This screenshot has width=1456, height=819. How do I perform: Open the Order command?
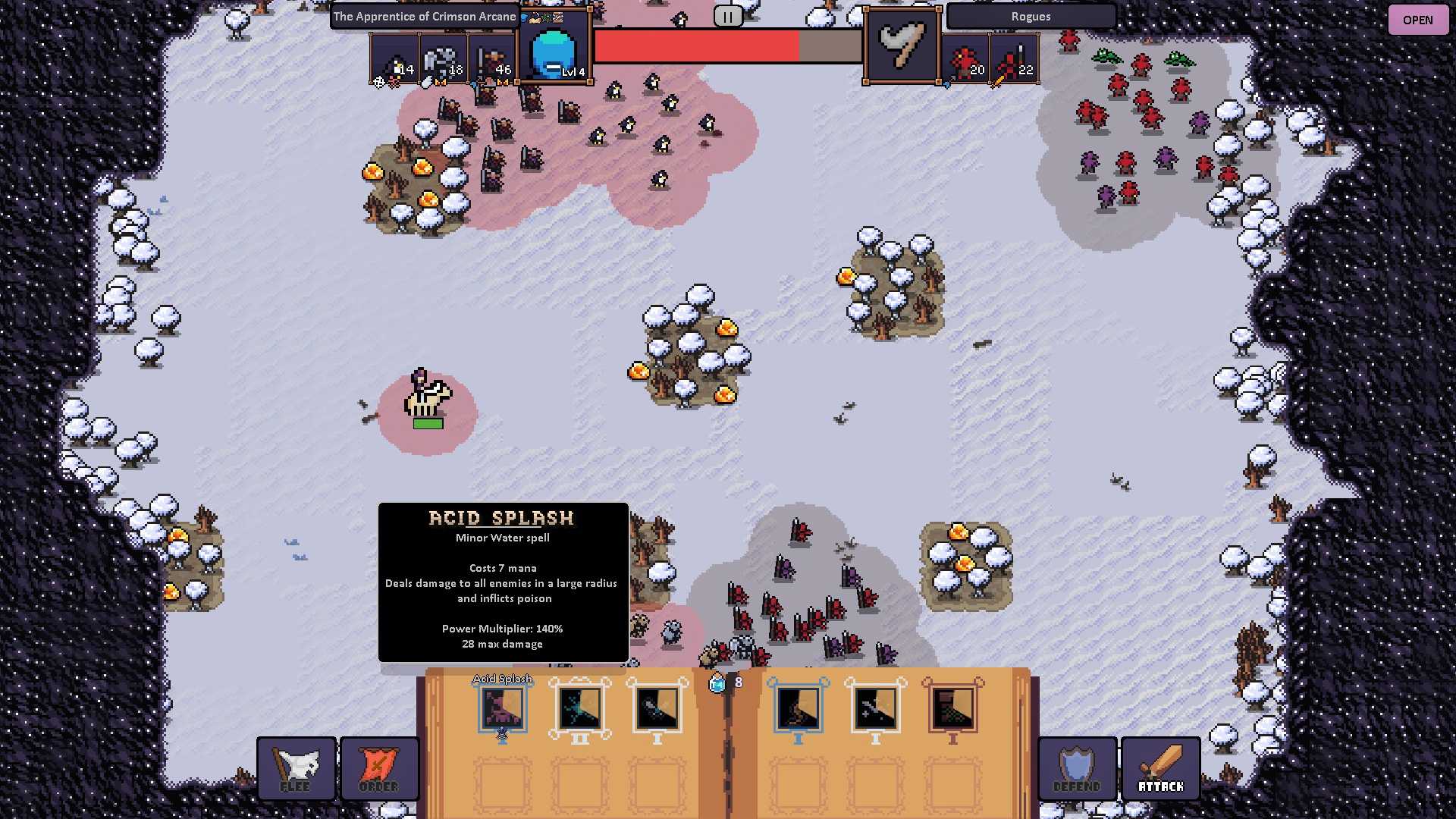(379, 768)
